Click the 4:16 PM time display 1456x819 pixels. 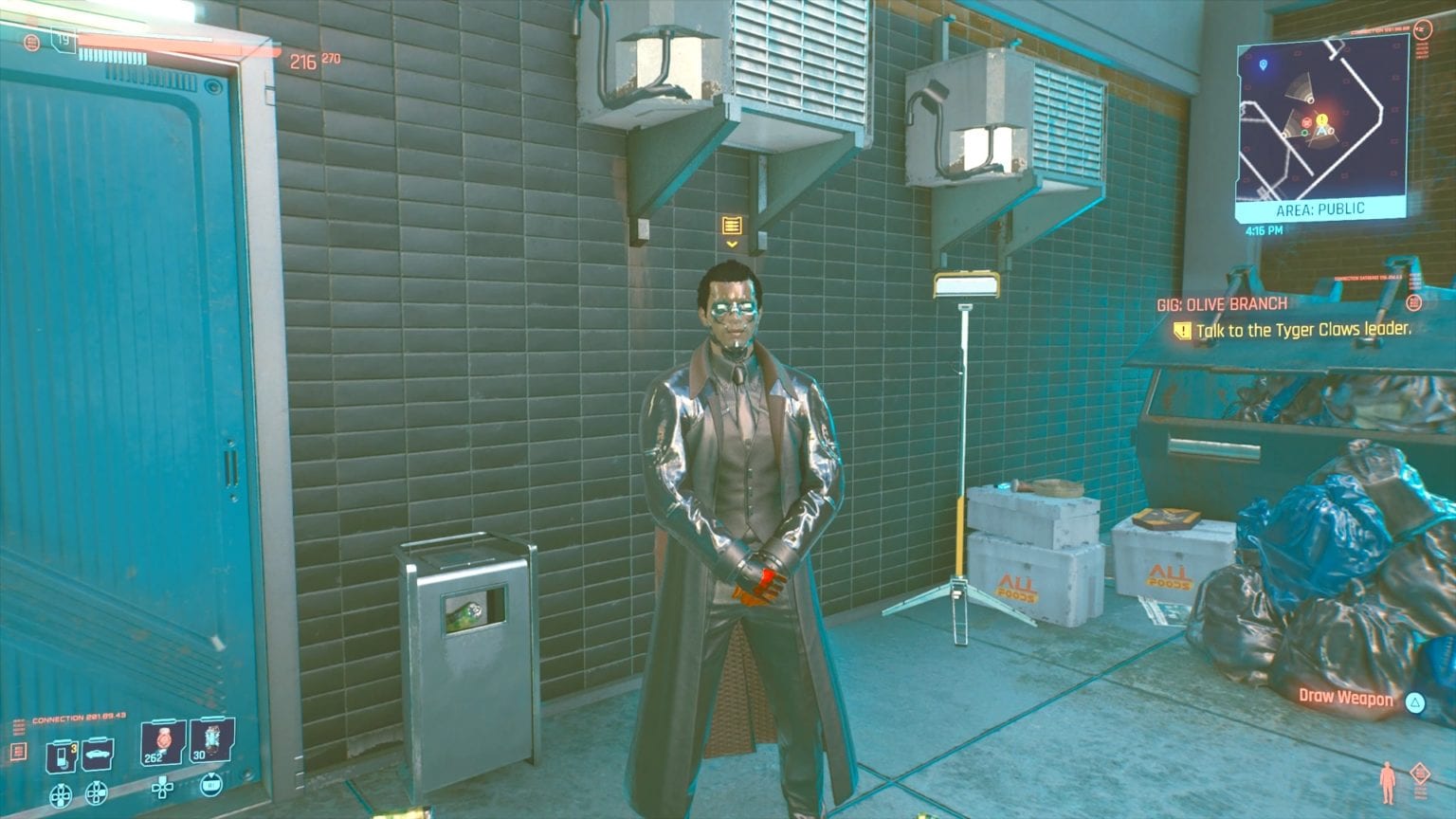(x=1264, y=229)
